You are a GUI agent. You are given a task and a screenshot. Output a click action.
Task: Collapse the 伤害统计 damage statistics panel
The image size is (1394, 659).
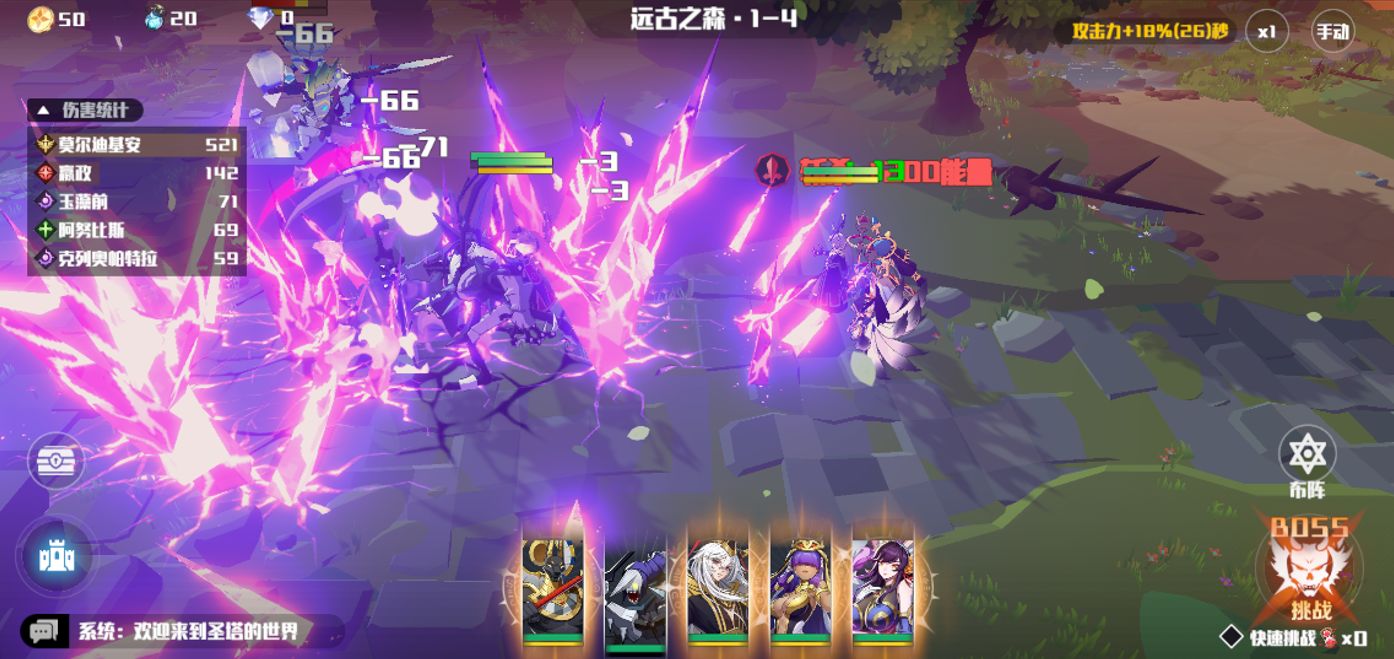coord(85,110)
